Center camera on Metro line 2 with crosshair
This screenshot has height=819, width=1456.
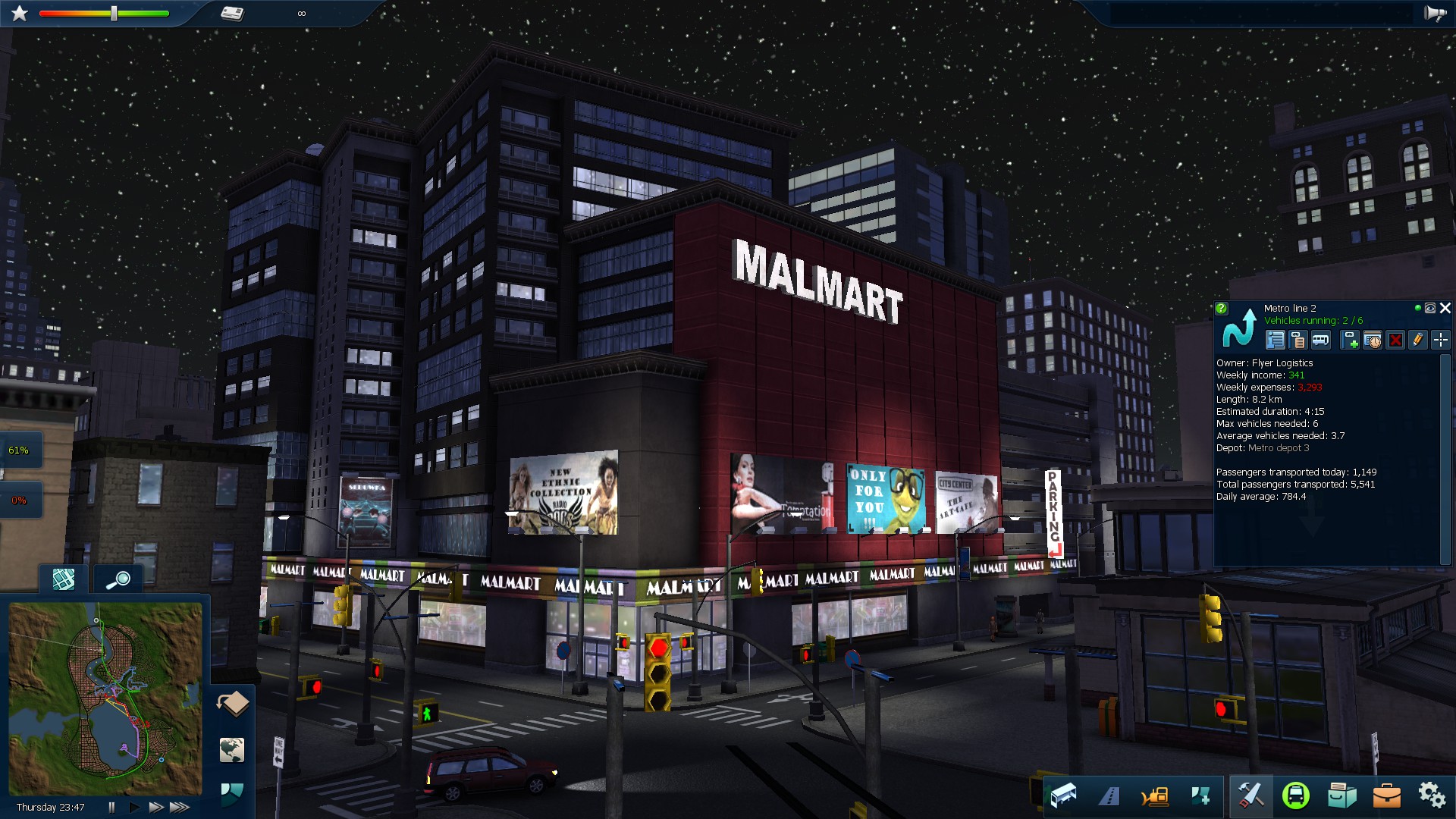coord(1440,341)
